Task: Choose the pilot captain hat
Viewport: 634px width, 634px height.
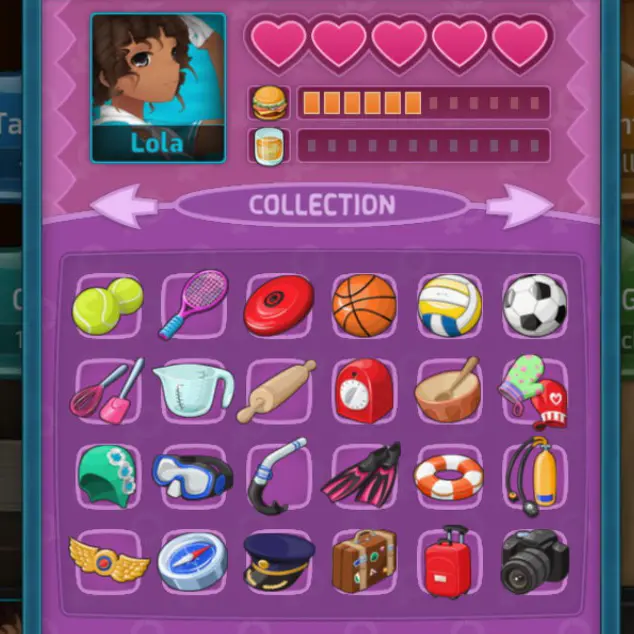Action: [278, 560]
